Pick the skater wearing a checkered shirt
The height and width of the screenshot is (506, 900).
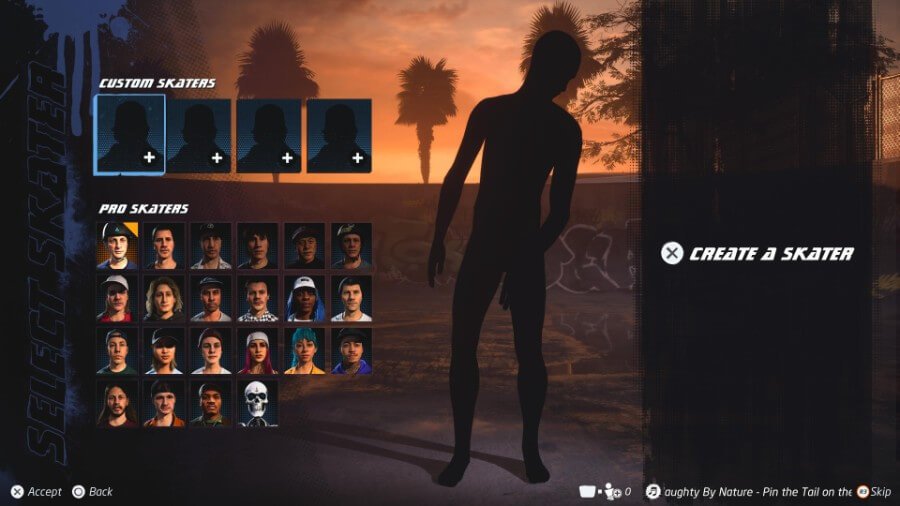258,298
